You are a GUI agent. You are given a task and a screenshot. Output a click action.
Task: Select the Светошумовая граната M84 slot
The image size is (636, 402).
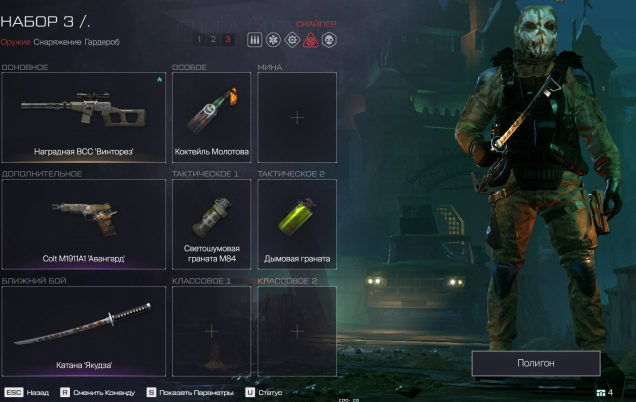(211, 225)
